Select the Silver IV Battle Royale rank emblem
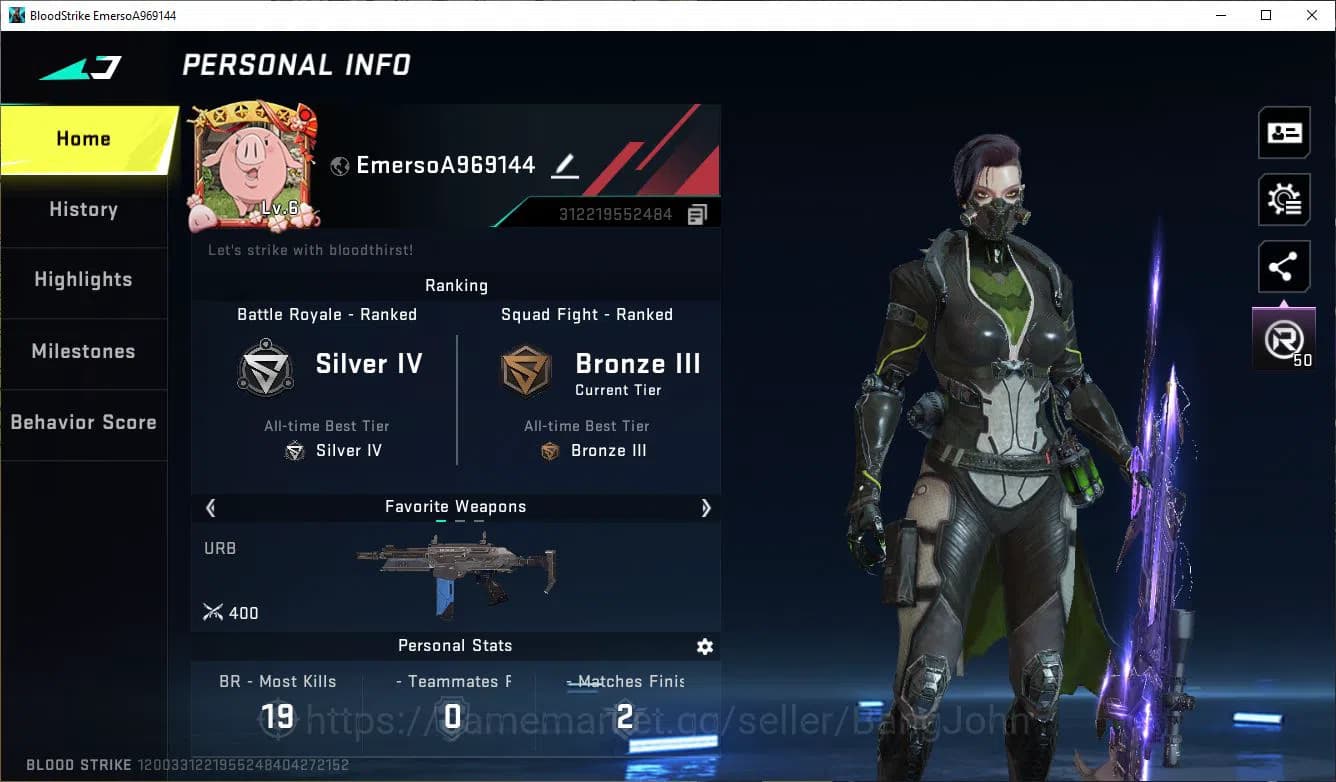 tap(265, 368)
